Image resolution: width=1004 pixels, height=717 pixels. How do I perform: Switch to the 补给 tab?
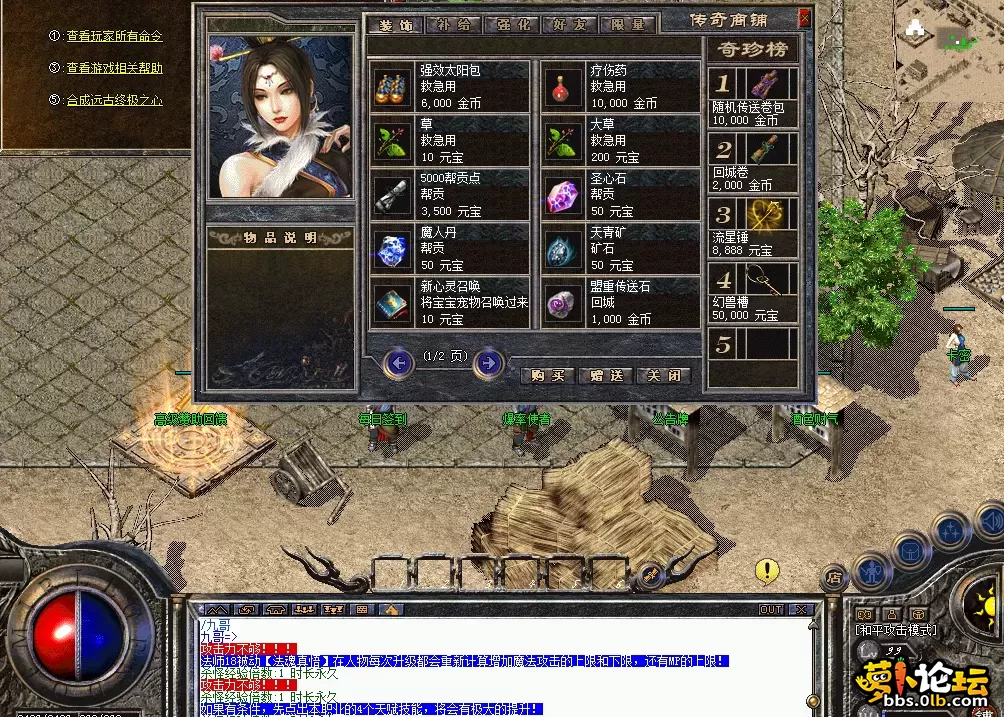[x=453, y=25]
